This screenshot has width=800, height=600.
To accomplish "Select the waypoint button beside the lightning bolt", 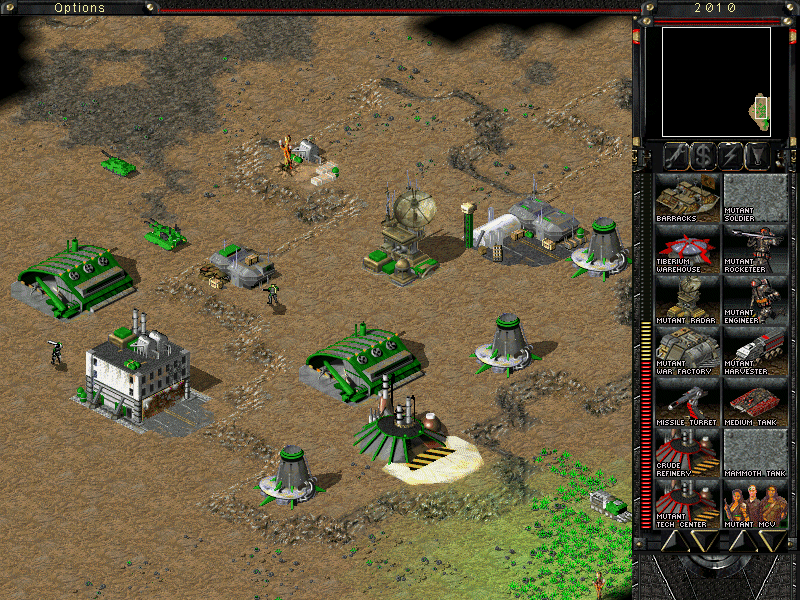I will [x=759, y=155].
